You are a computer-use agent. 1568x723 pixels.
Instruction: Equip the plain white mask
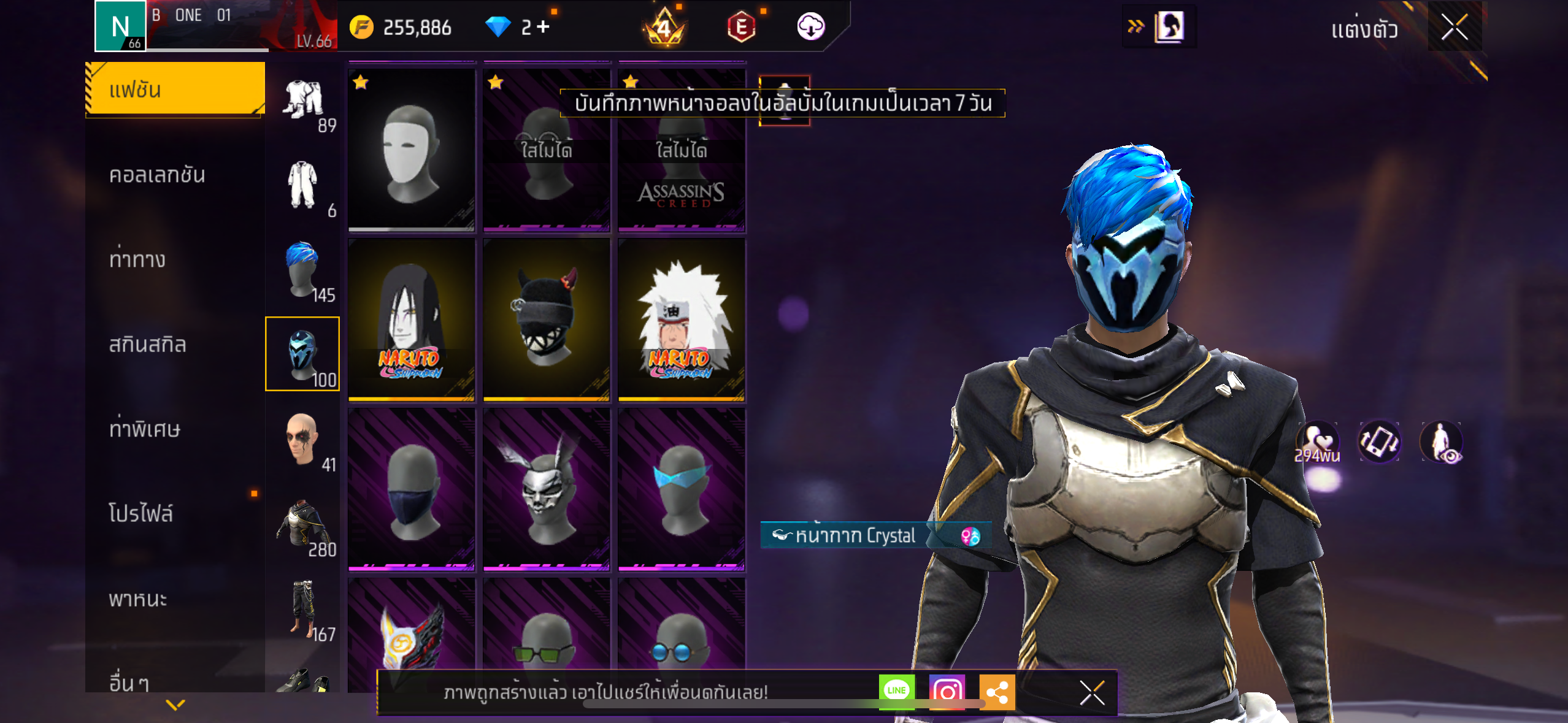pyautogui.click(x=411, y=150)
